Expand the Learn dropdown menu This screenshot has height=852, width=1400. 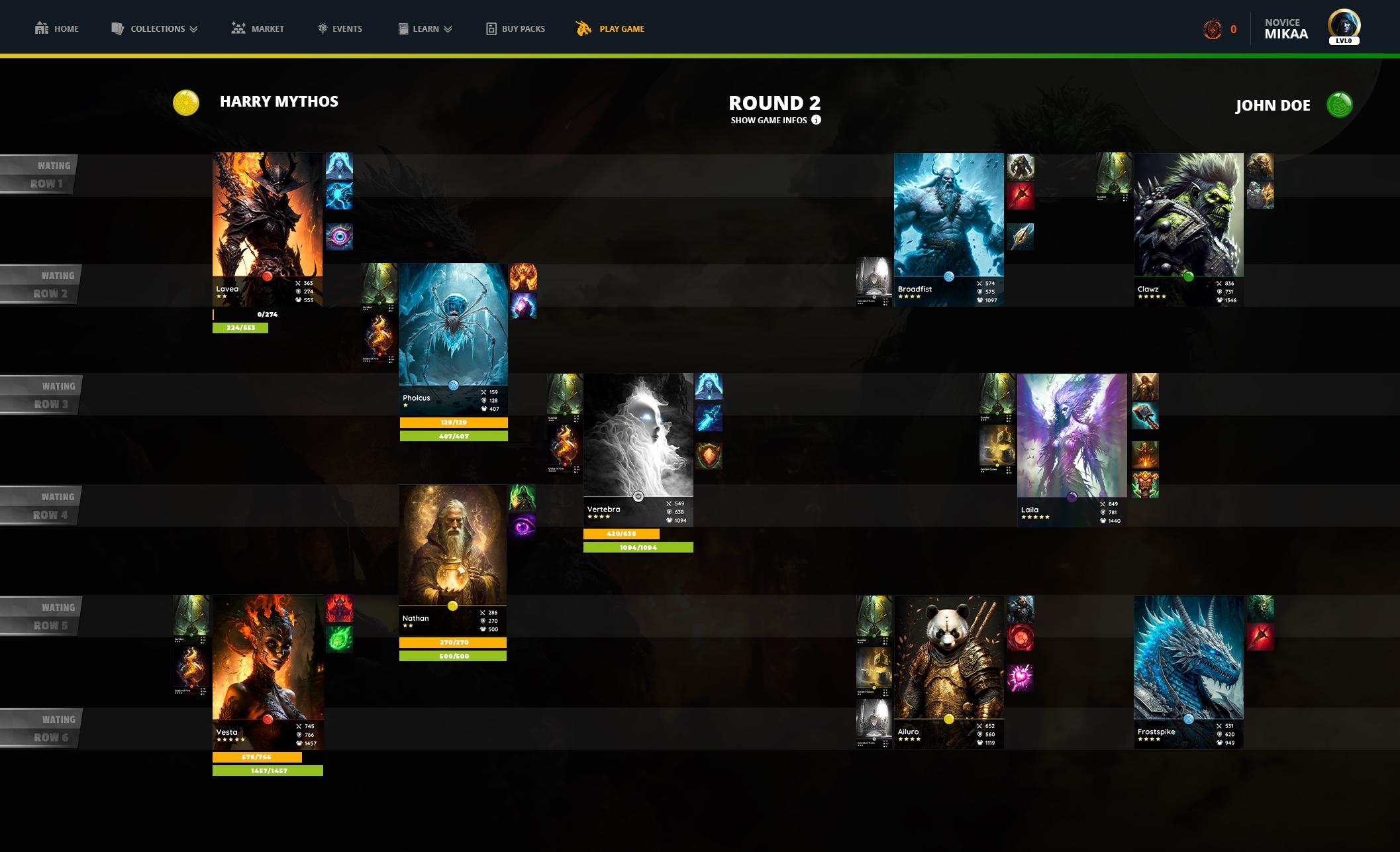(x=425, y=28)
